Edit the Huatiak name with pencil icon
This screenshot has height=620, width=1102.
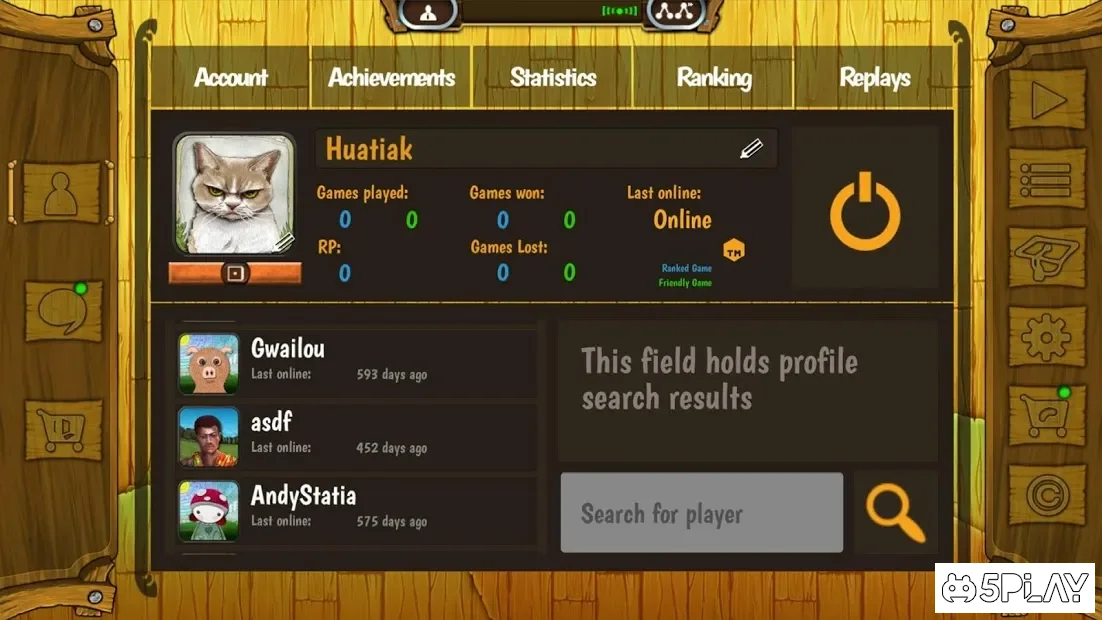tap(751, 149)
